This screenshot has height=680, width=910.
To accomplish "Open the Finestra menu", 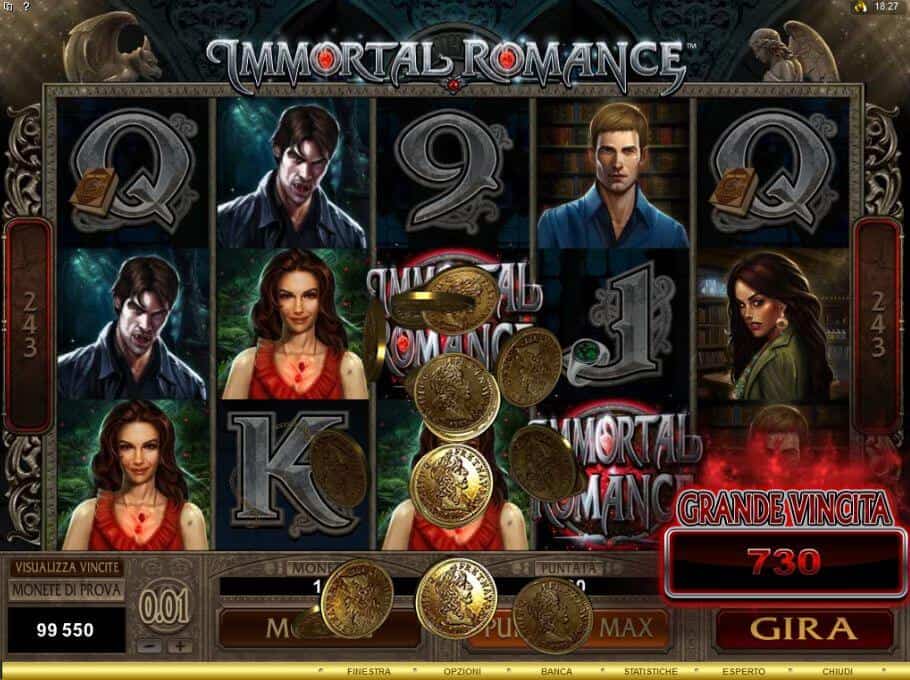I will click(368, 671).
